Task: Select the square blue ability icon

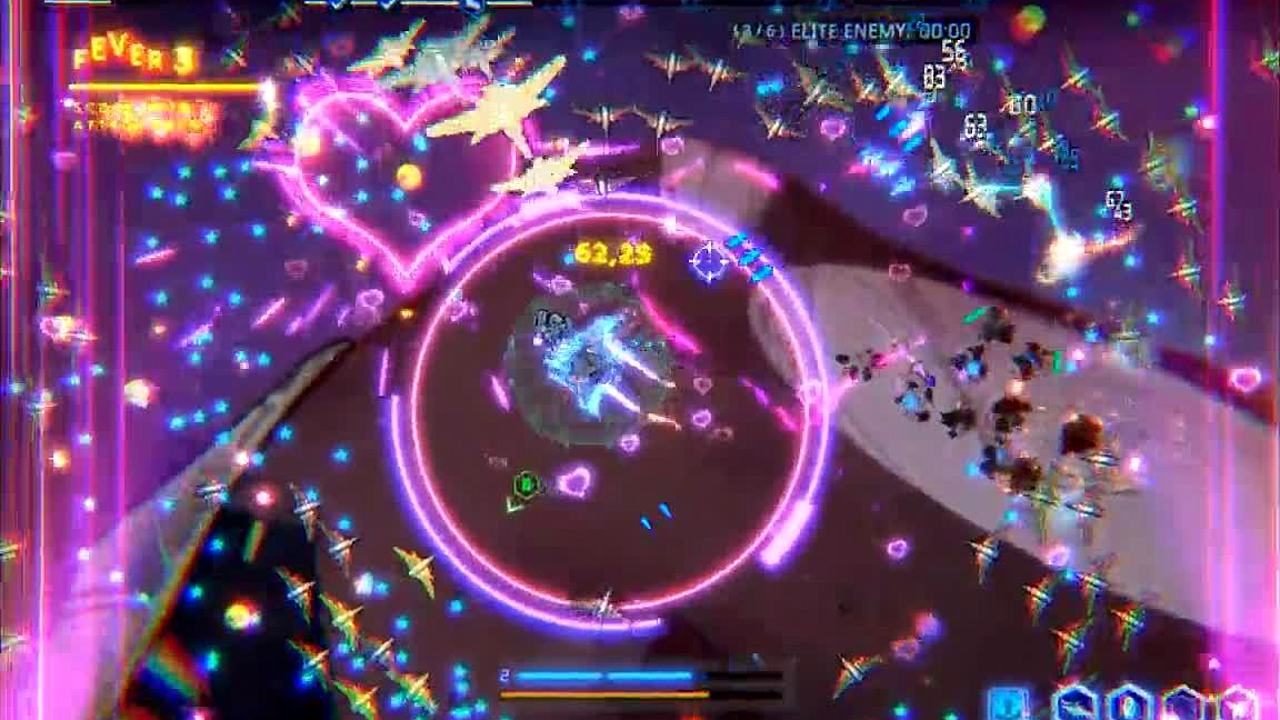Action: tap(1008, 703)
